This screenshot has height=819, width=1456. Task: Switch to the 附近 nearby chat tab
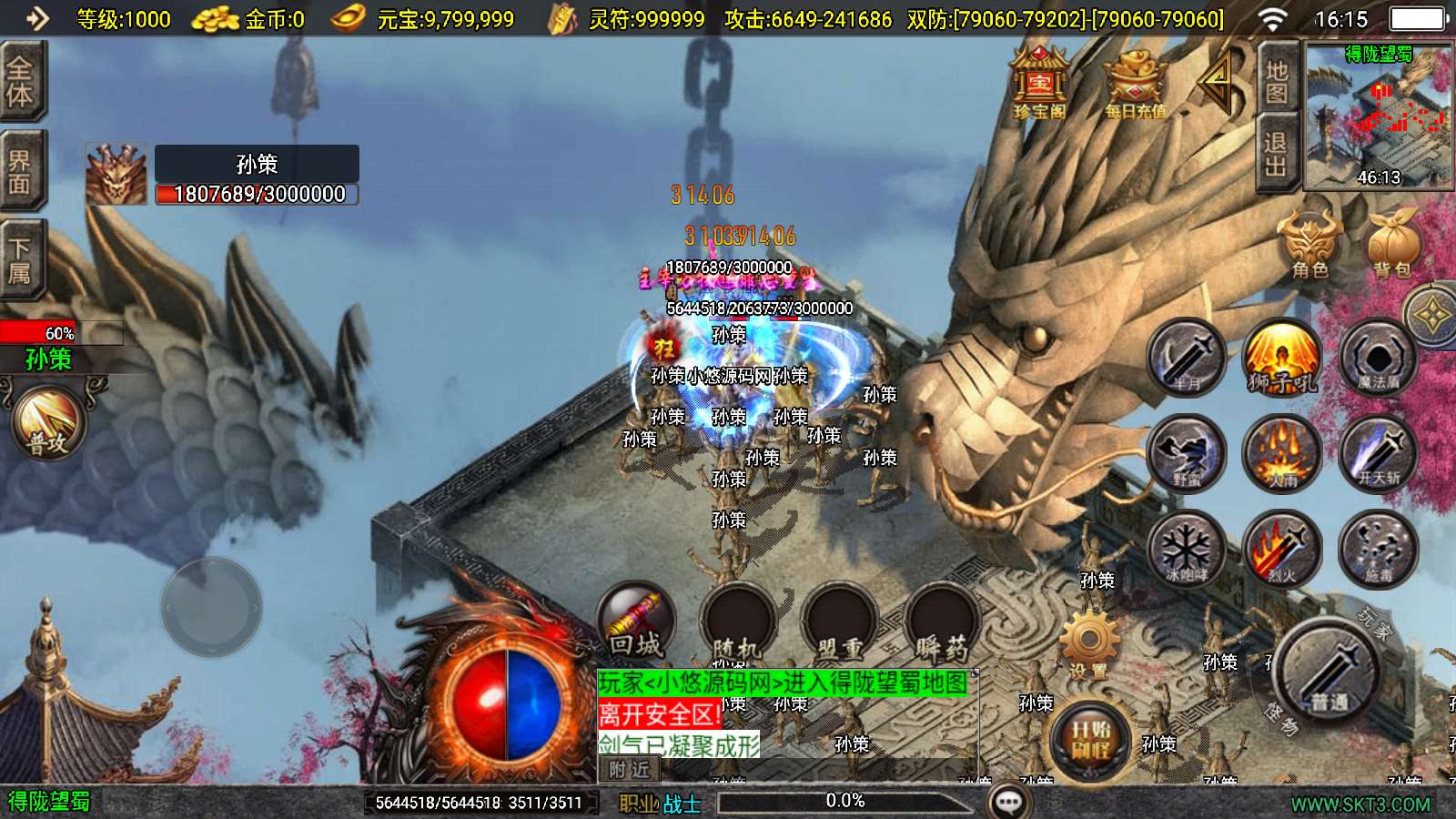[x=630, y=770]
